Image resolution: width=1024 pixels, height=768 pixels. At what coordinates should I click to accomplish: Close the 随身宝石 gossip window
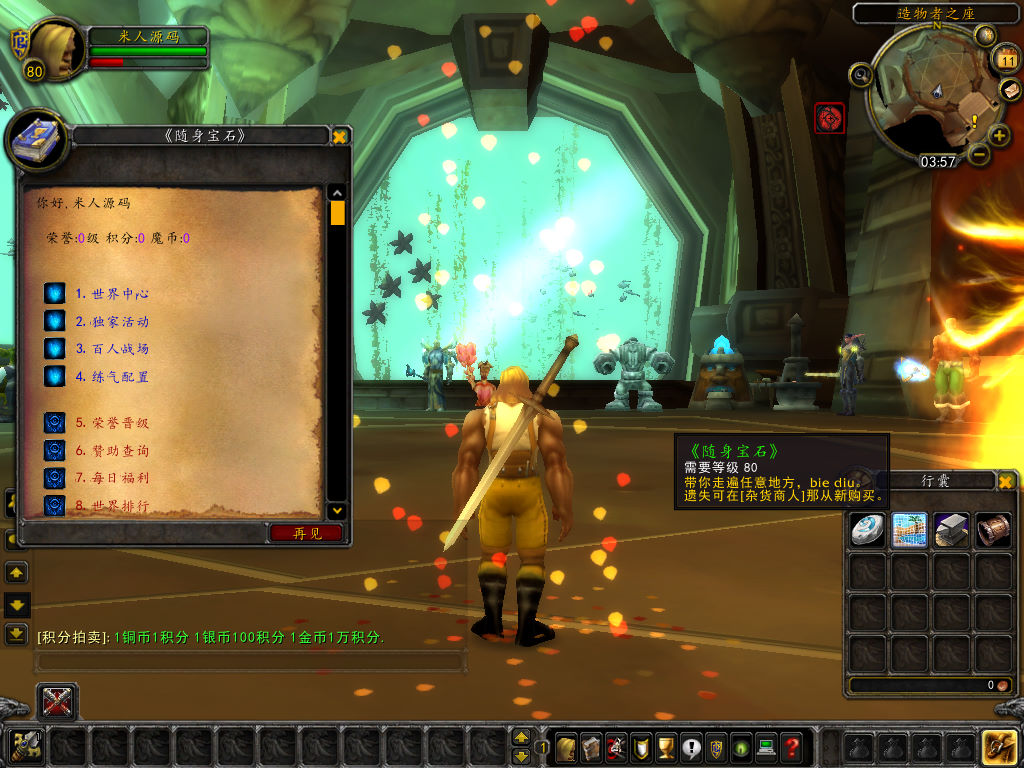coord(340,136)
